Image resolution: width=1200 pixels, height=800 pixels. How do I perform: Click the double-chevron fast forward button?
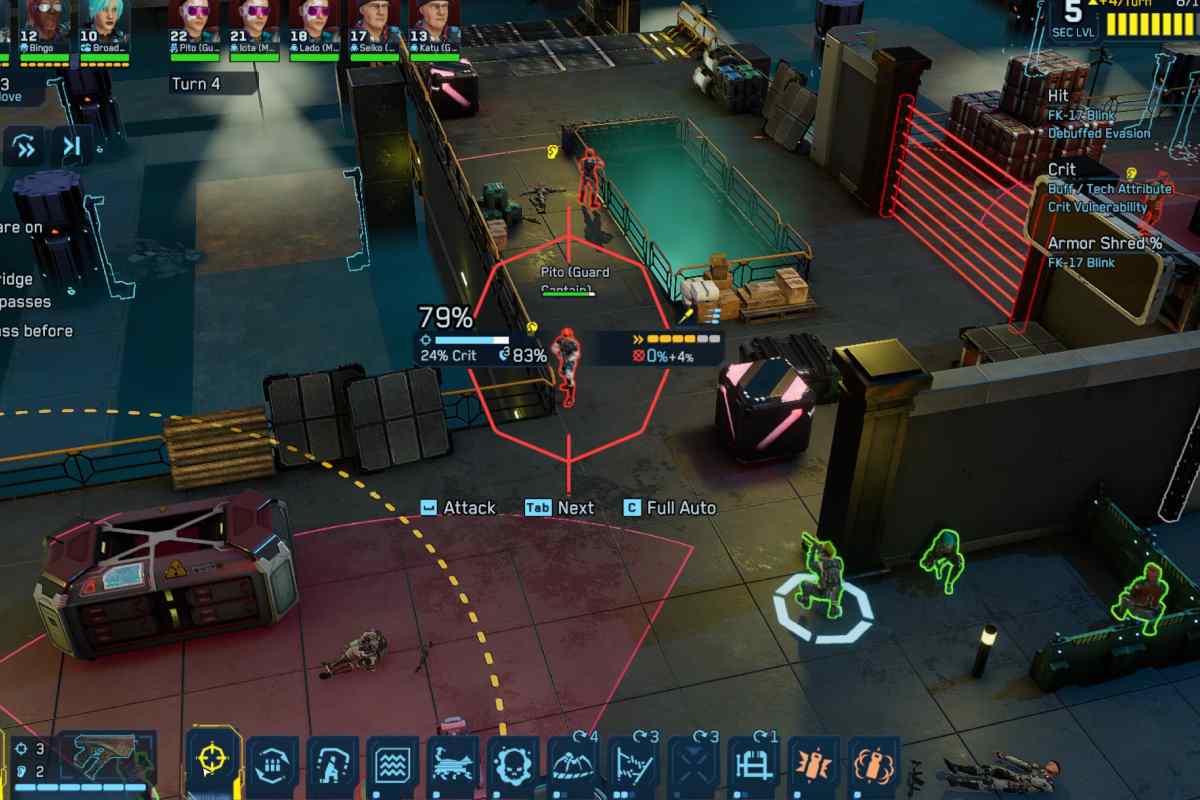point(25,147)
